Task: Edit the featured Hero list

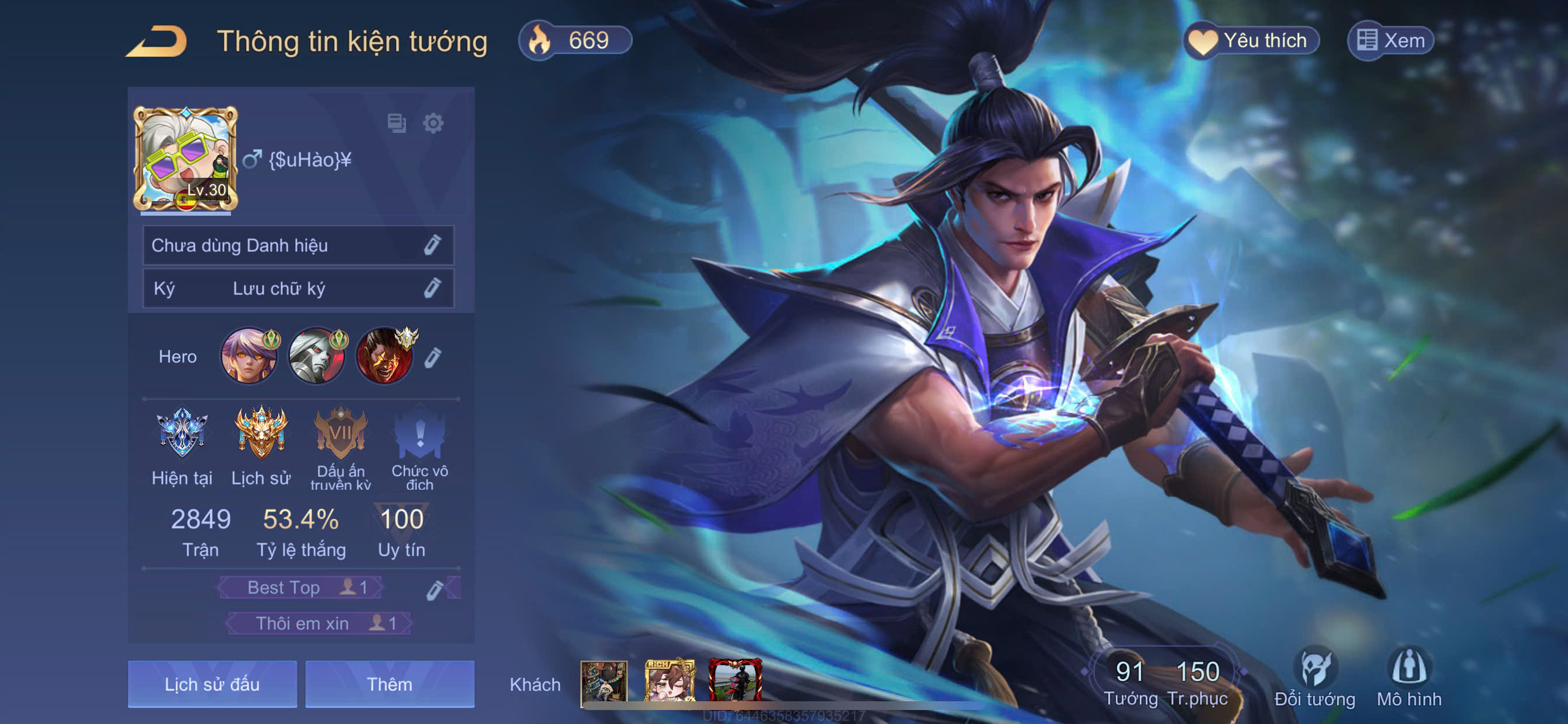Action: pos(432,357)
